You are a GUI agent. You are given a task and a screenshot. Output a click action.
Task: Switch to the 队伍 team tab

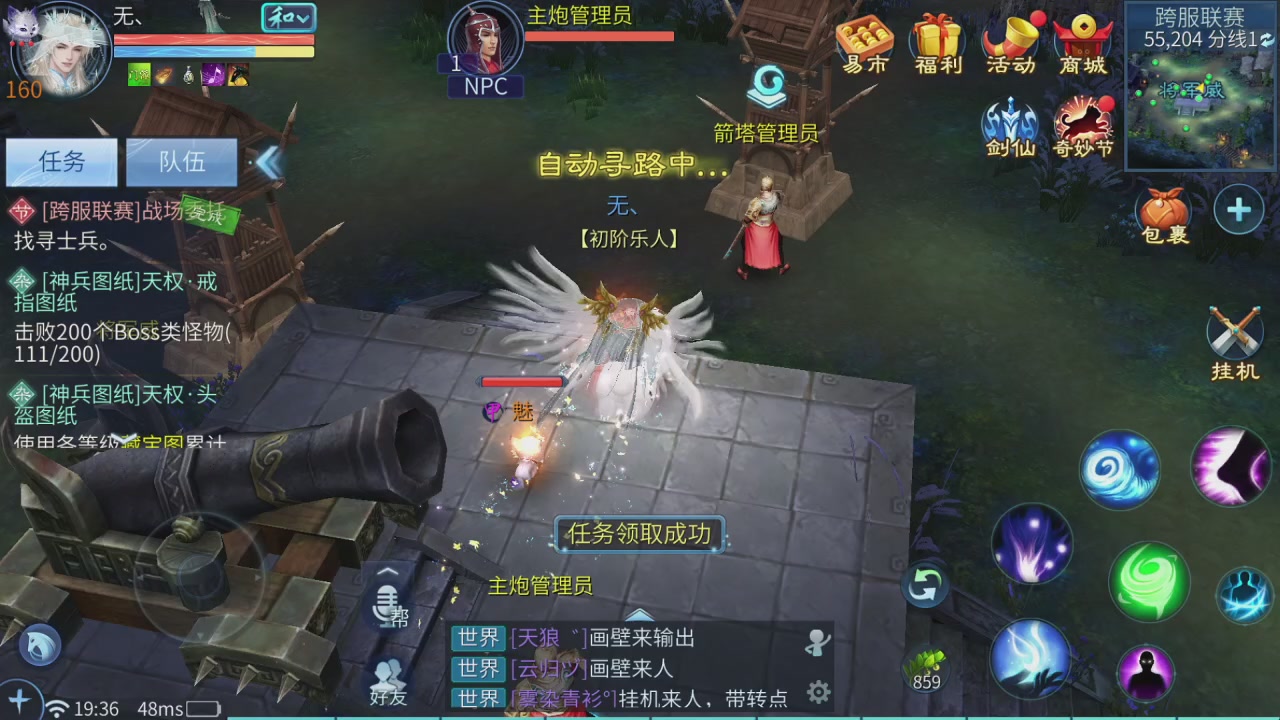181,162
